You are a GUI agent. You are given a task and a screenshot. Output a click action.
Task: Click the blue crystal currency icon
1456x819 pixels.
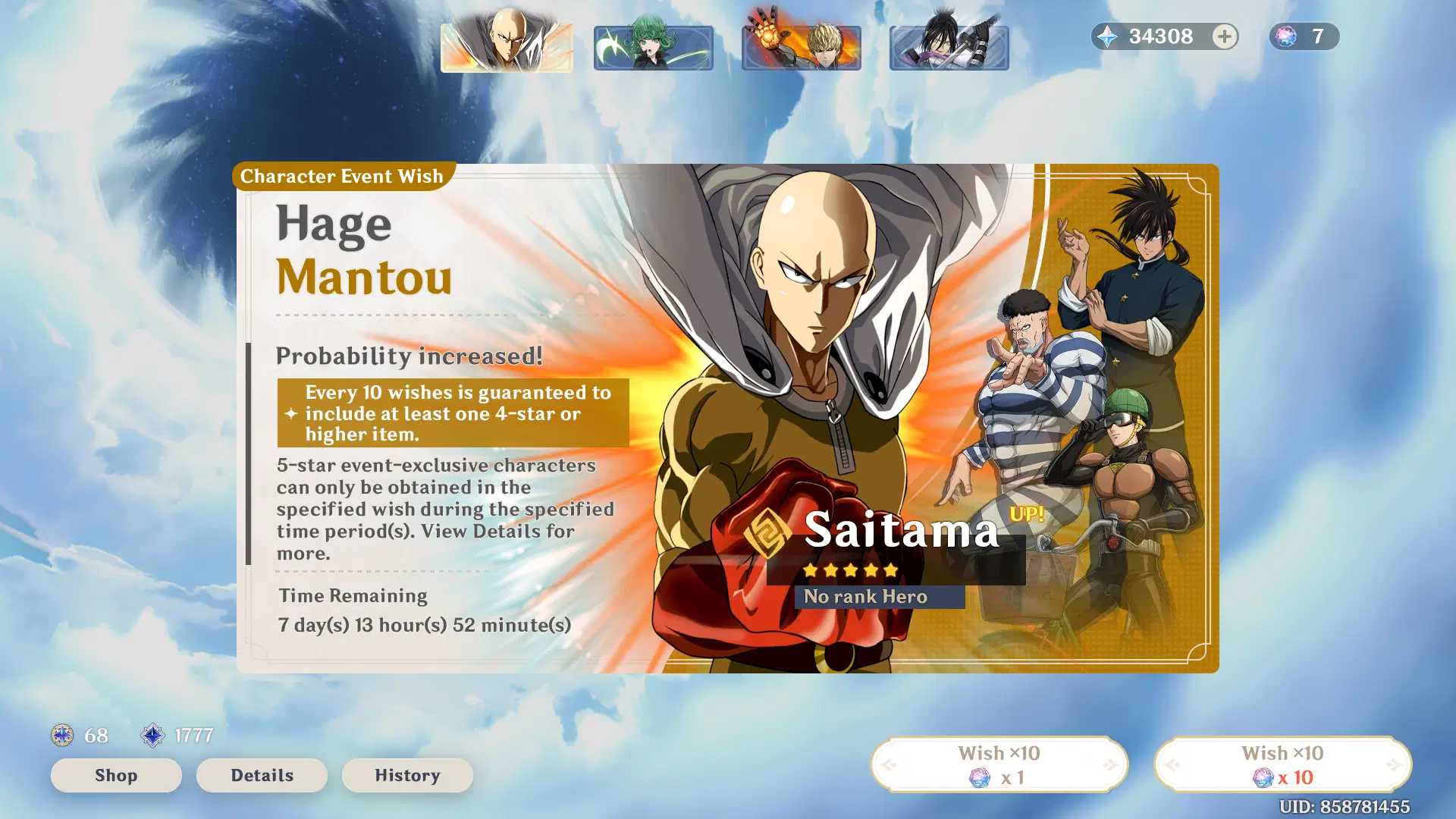[1107, 36]
